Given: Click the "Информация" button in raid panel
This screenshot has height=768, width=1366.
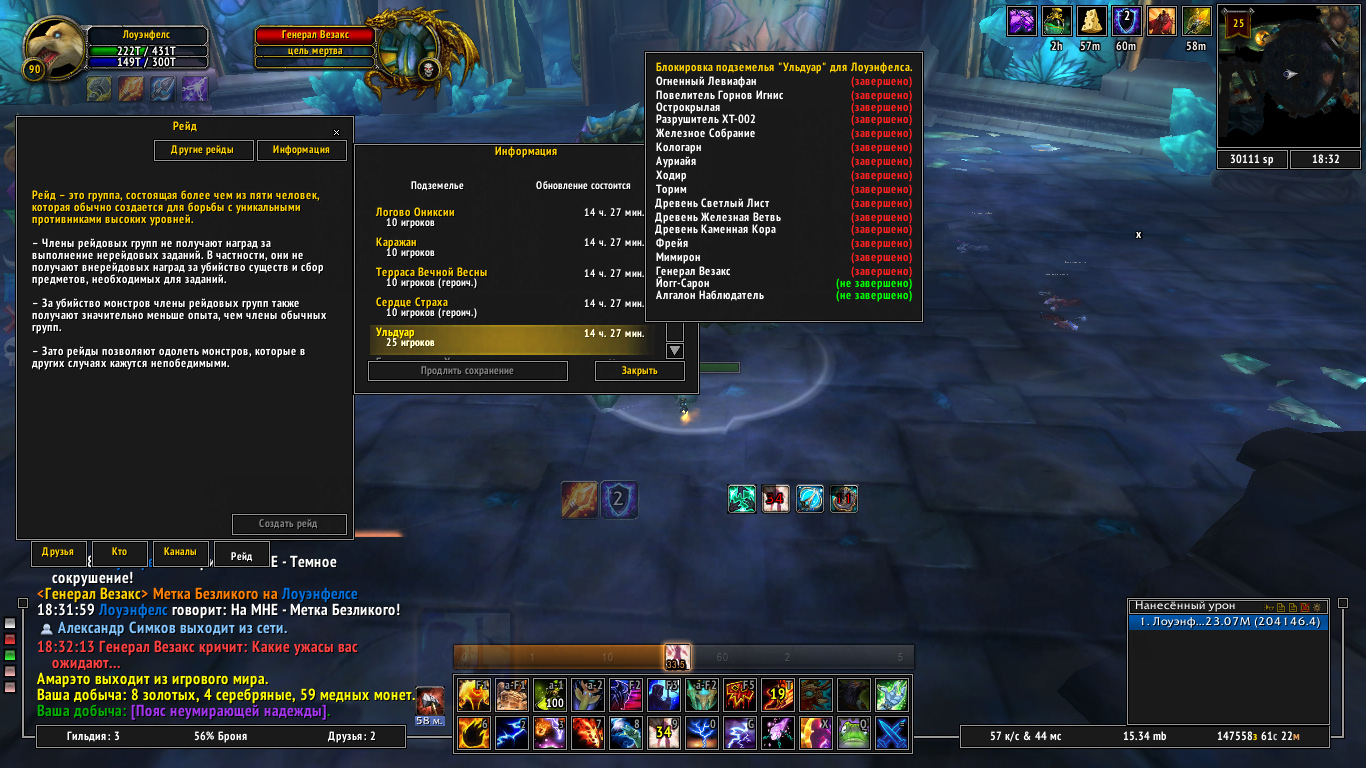Looking at the screenshot, I should [x=301, y=150].
